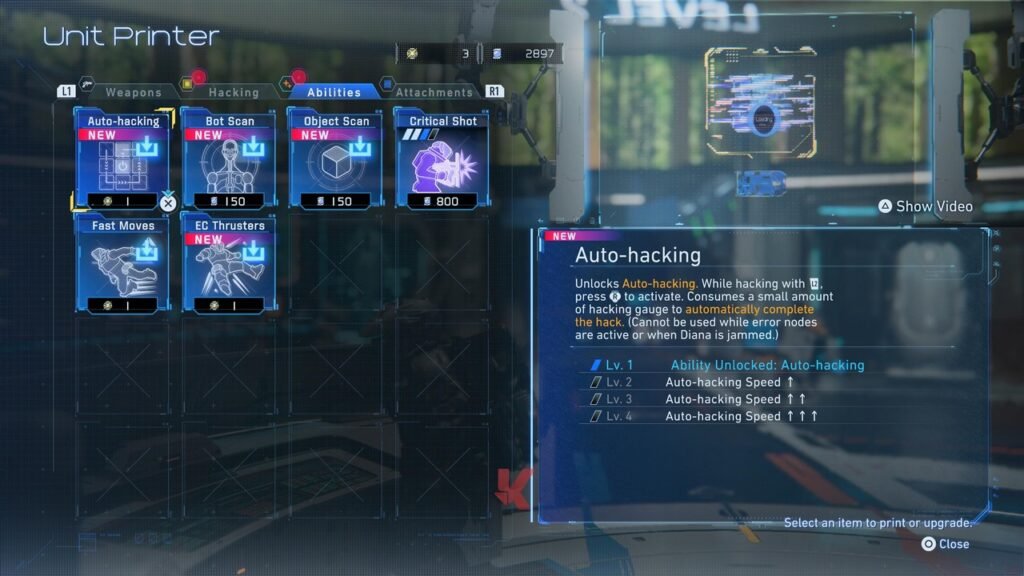Select the Auto-hacking ability card
Viewport: 1024px width, 576px height.
(x=123, y=160)
